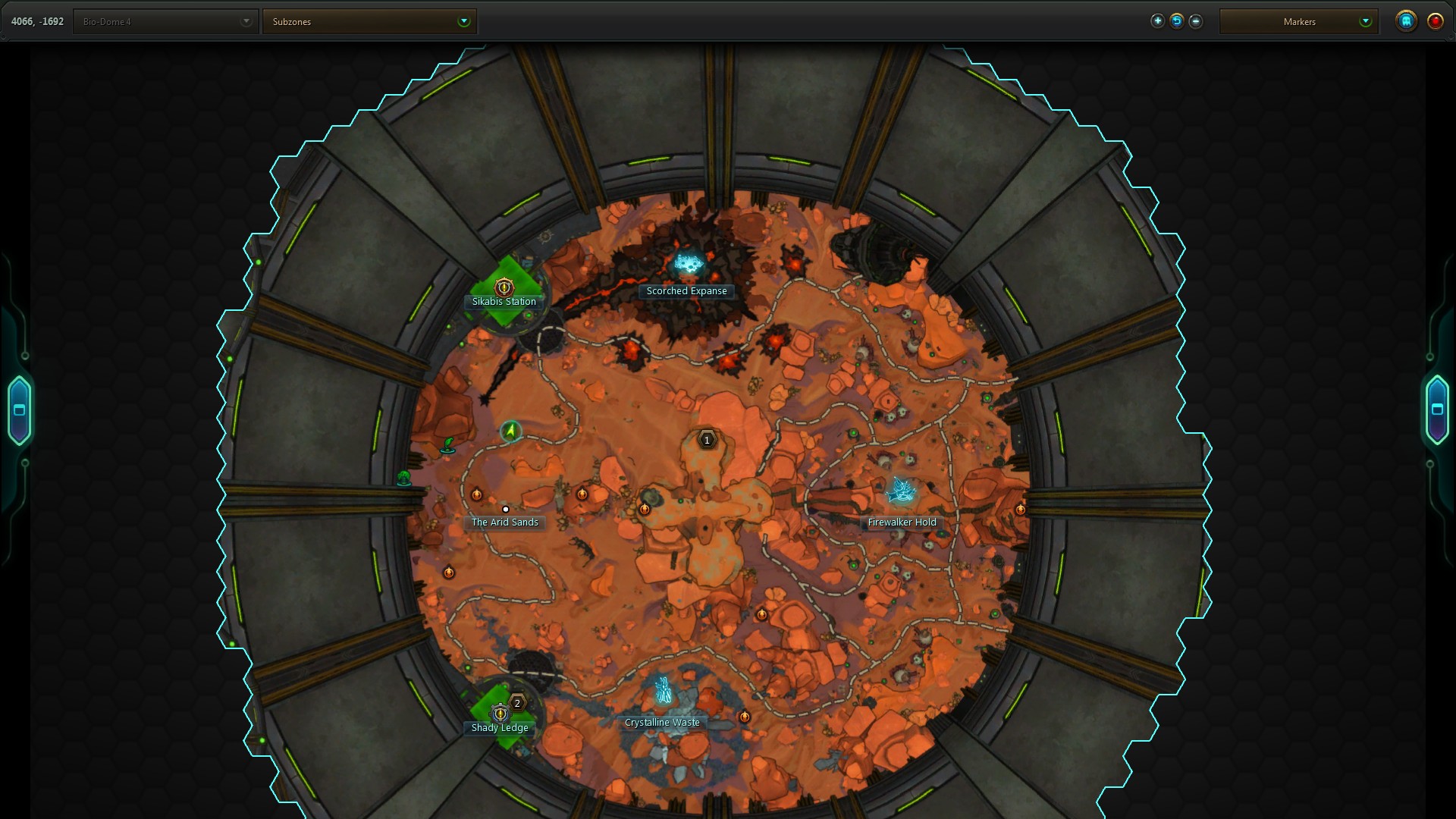Image resolution: width=1456 pixels, height=819 pixels.
Task: Select the hexagon marker numbered 2
Action: pyautogui.click(x=517, y=704)
